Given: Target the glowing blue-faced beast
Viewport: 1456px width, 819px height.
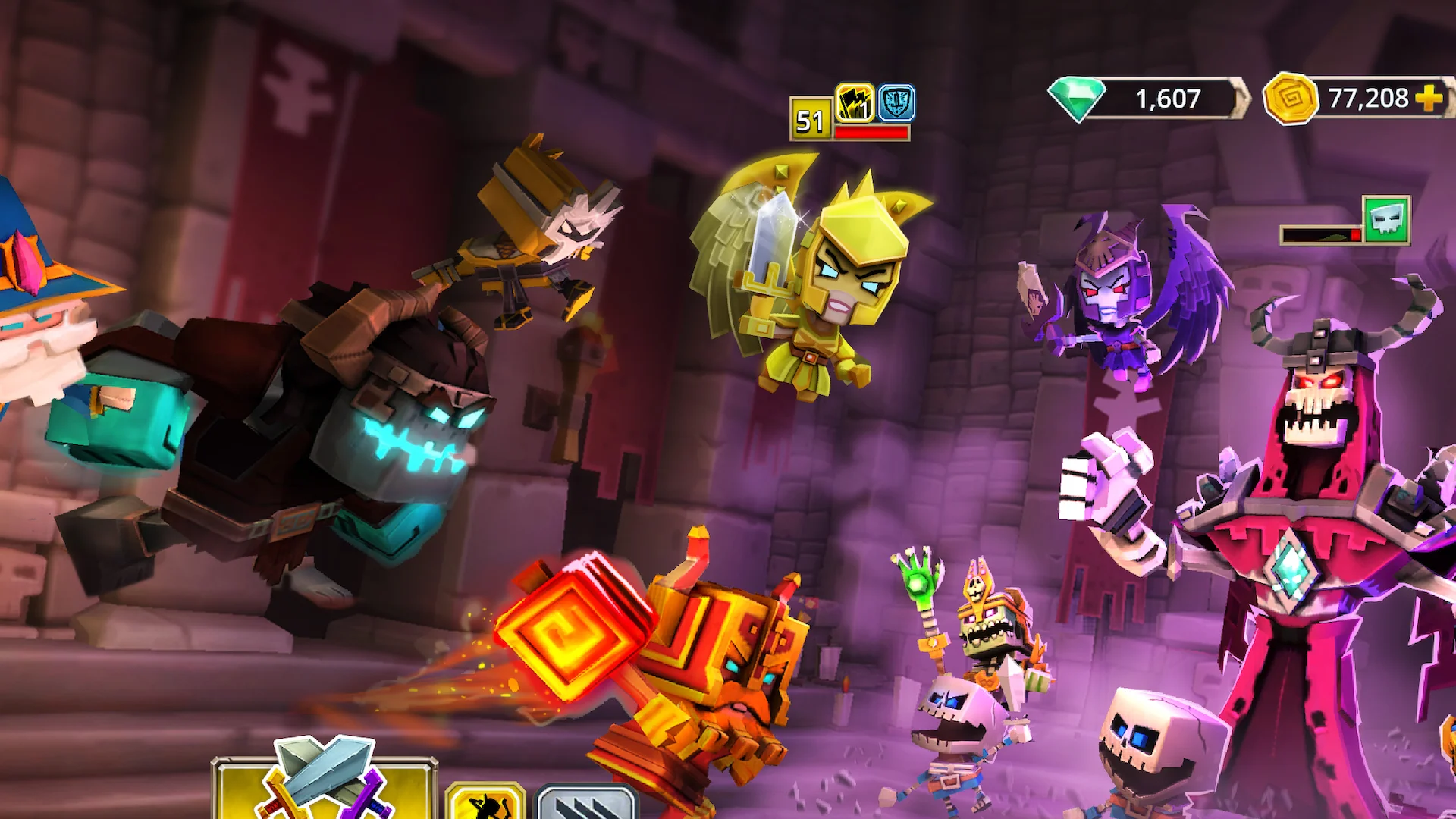Looking at the screenshot, I should [341, 432].
